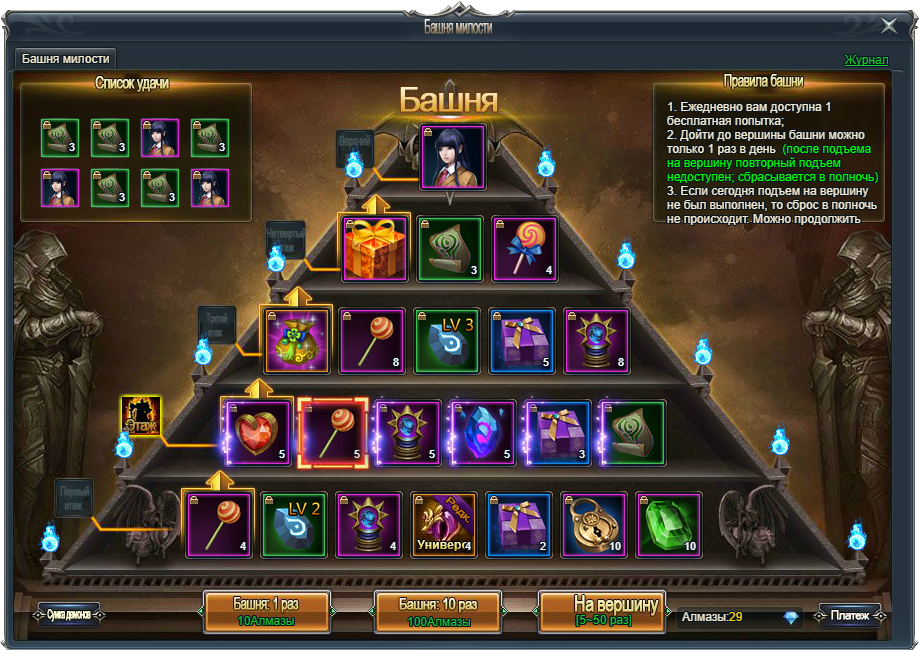Close the Башня милости window
The image size is (919, 650).
coord(888,26)
